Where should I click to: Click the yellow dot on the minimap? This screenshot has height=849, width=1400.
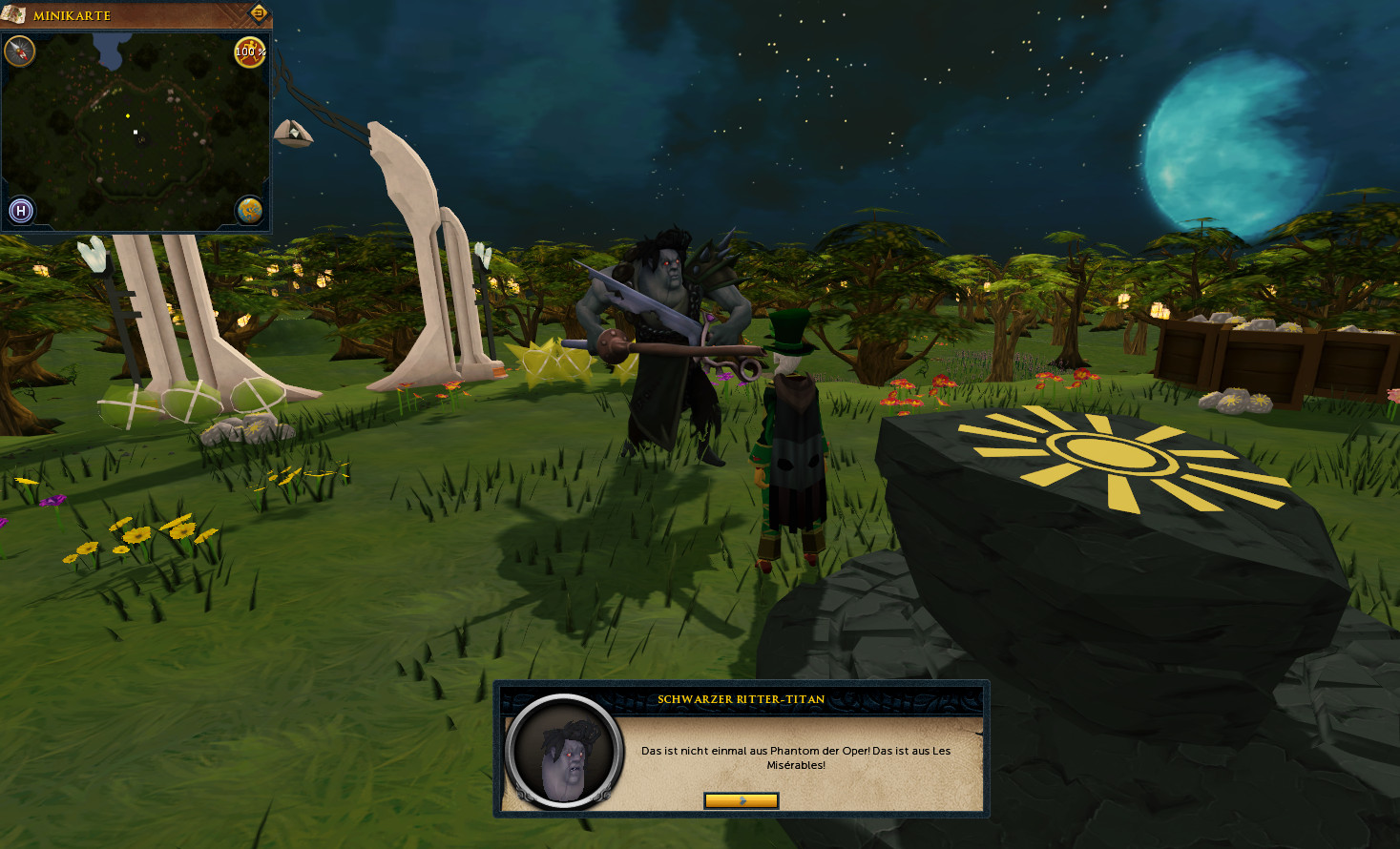(x=128, y=116)
